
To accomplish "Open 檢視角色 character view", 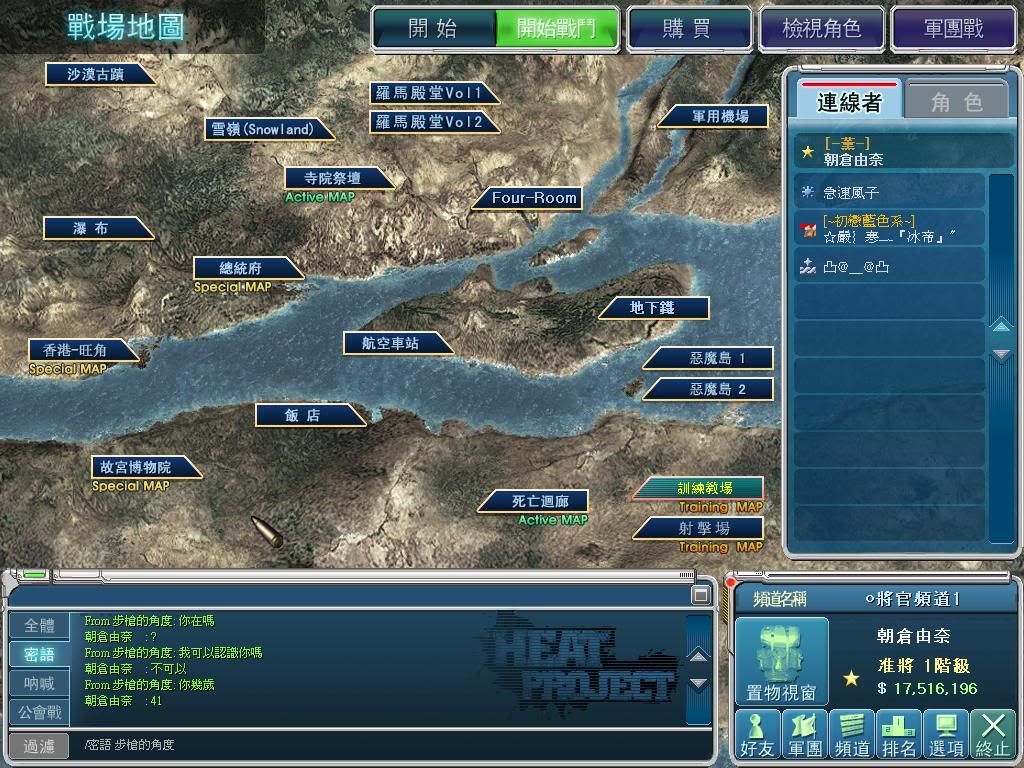I will point(820,28).
